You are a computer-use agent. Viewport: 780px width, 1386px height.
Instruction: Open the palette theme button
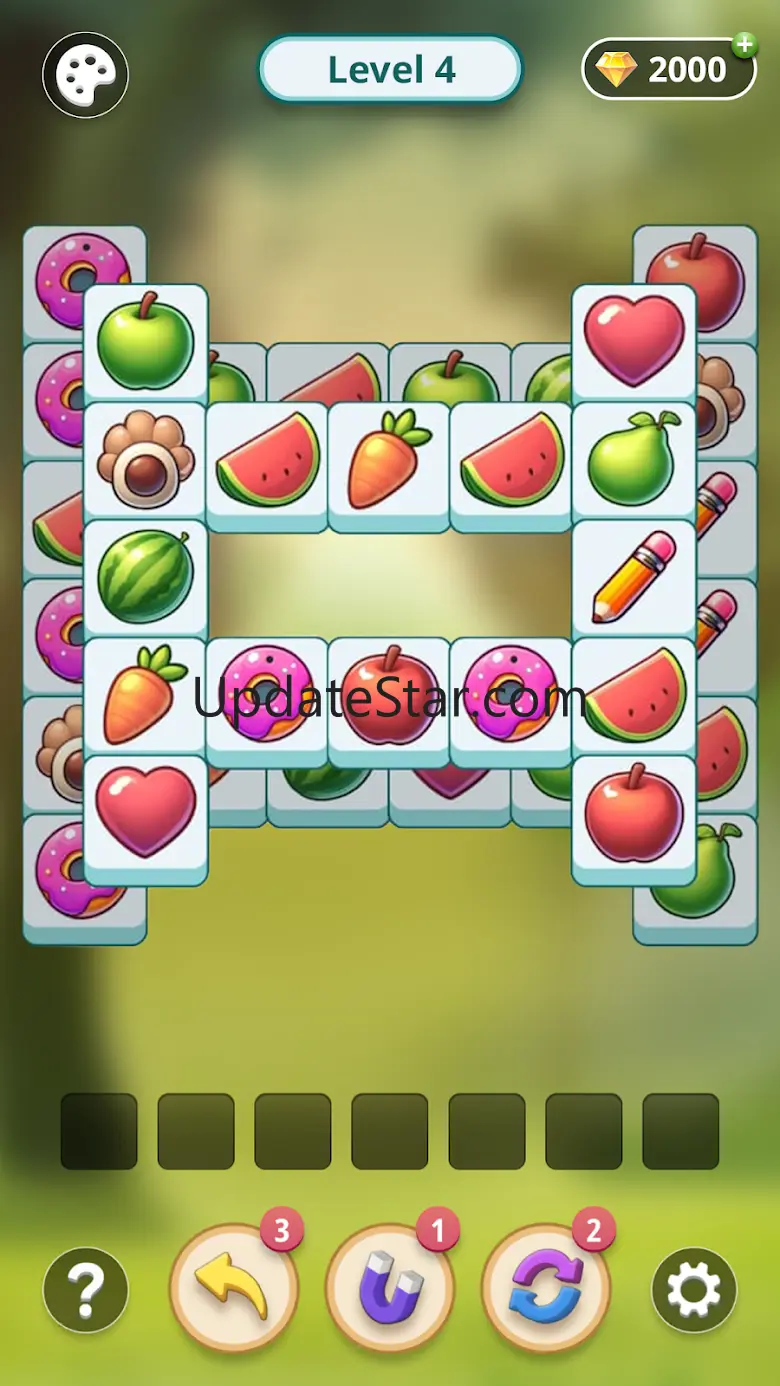coord(85,75)
